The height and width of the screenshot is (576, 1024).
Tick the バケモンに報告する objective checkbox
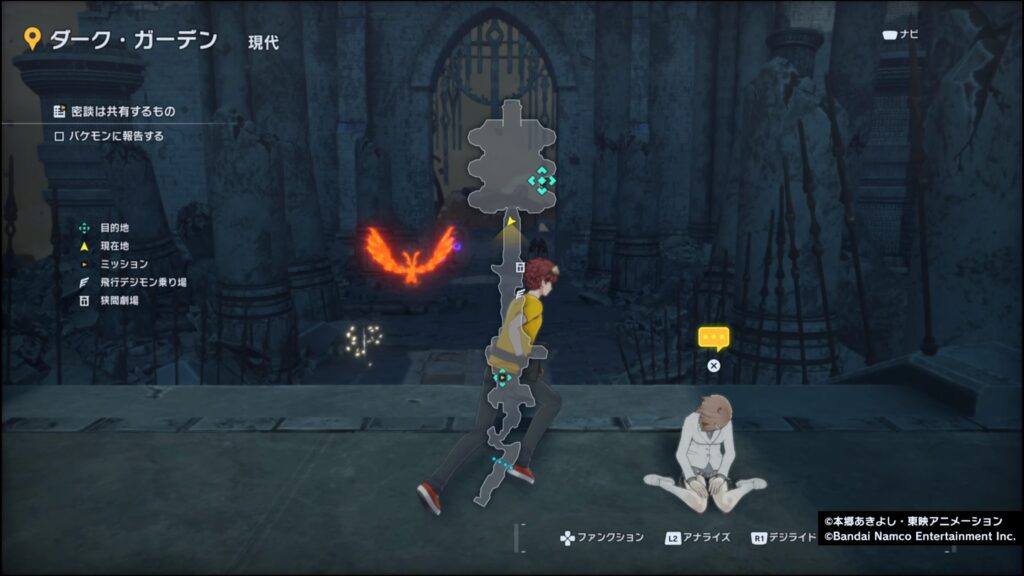(x=59, y=136)
